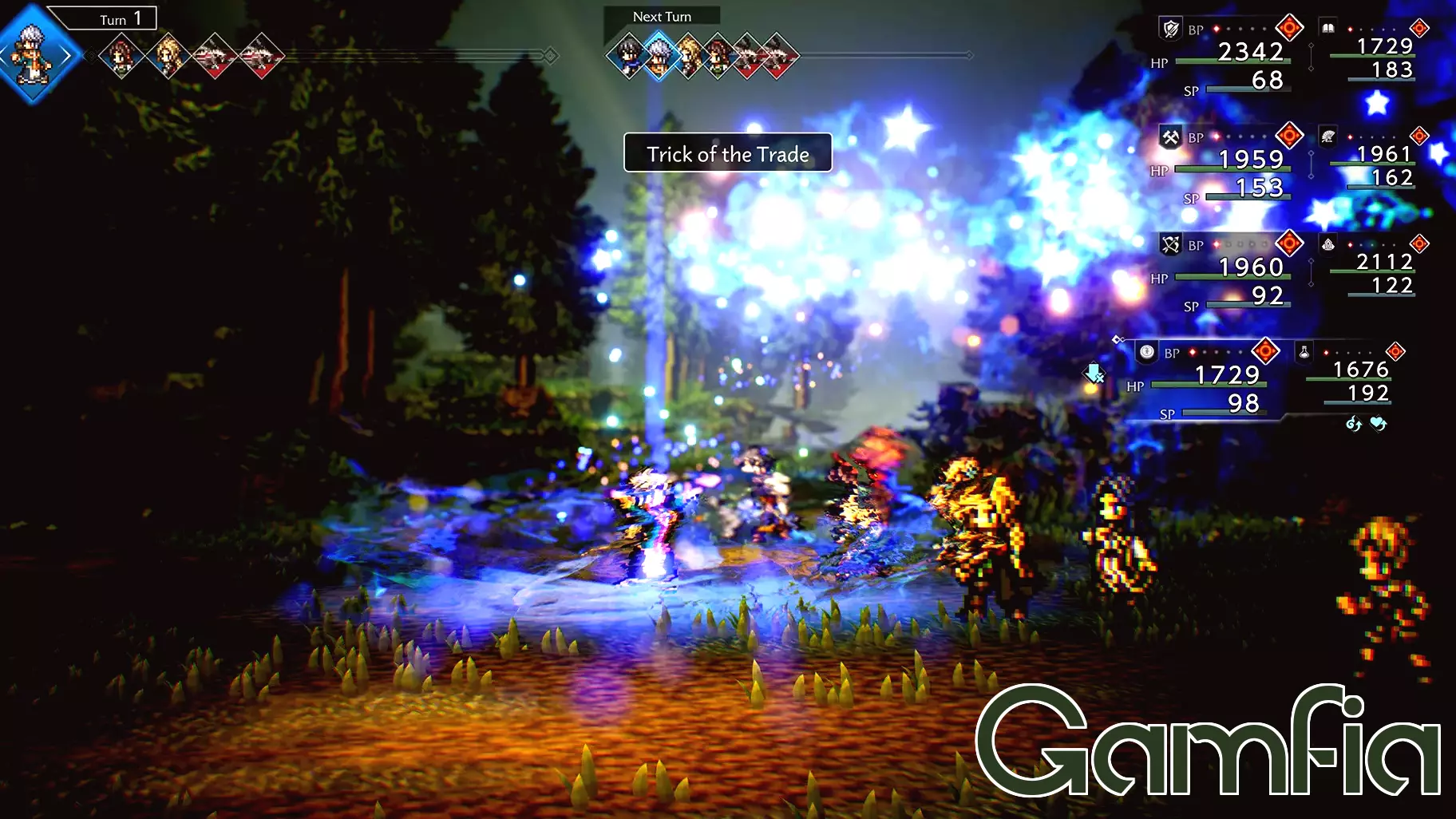This screenshot has height=819, width=1456.
Task: Click the Apothecary flask job icon
Action: tap(1303, 350)
